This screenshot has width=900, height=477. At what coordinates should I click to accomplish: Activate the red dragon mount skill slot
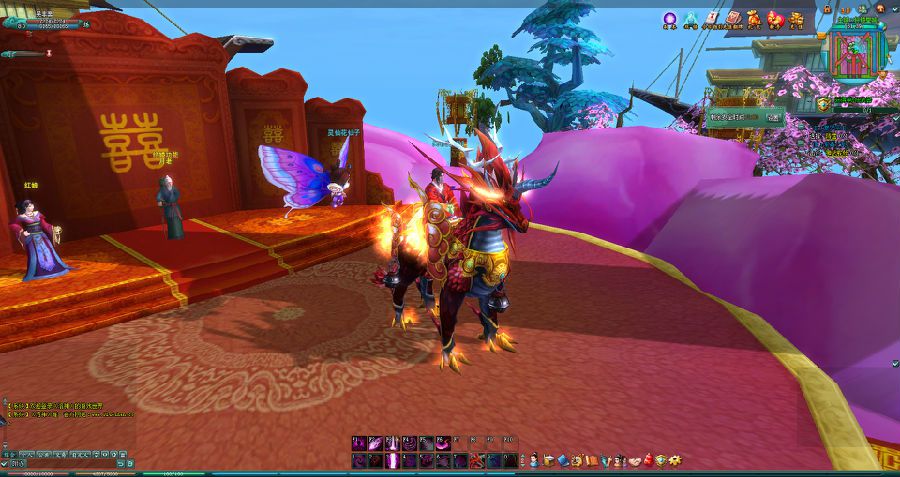click(477, 461)
